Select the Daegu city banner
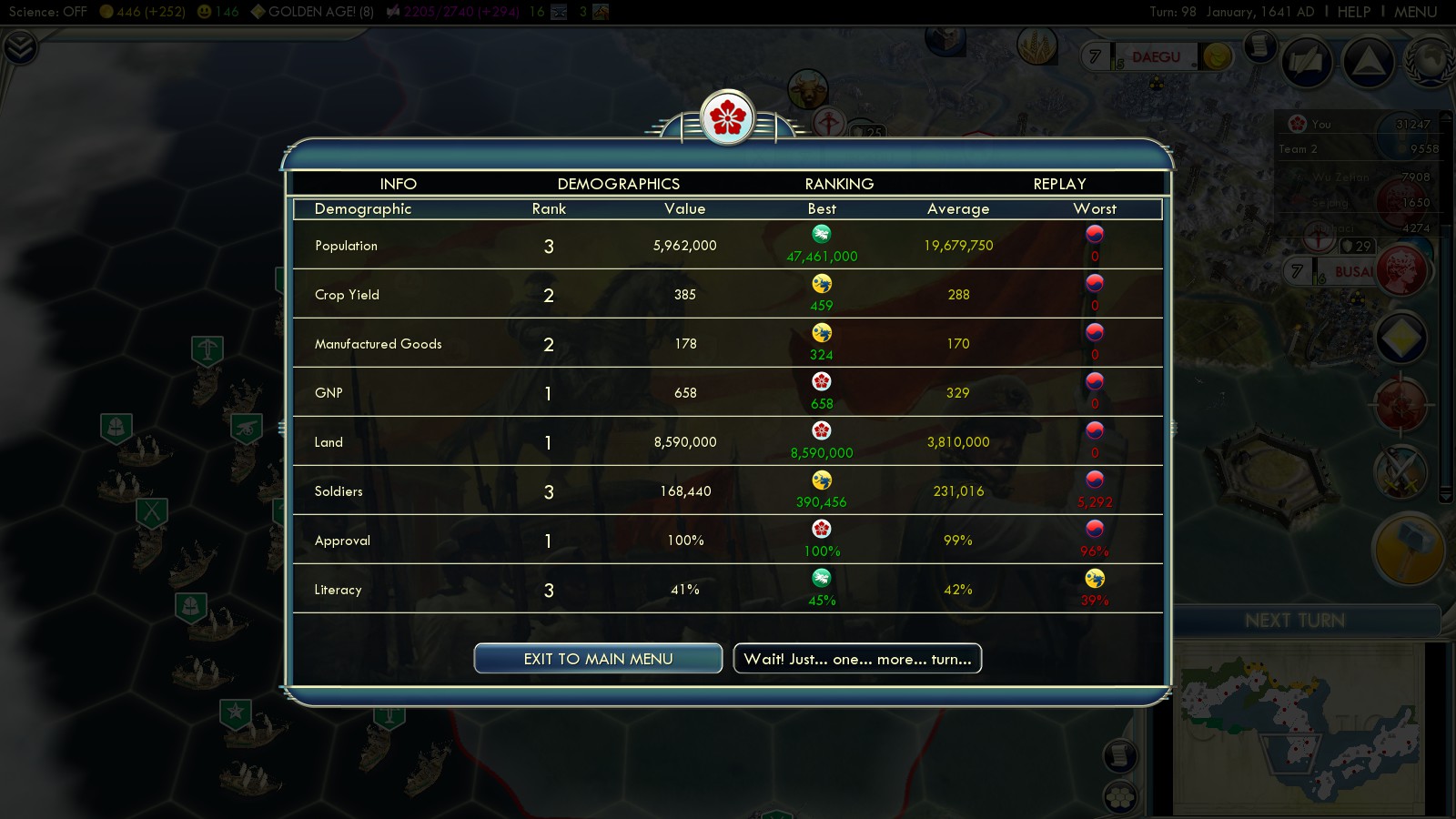 [1156, 57]
